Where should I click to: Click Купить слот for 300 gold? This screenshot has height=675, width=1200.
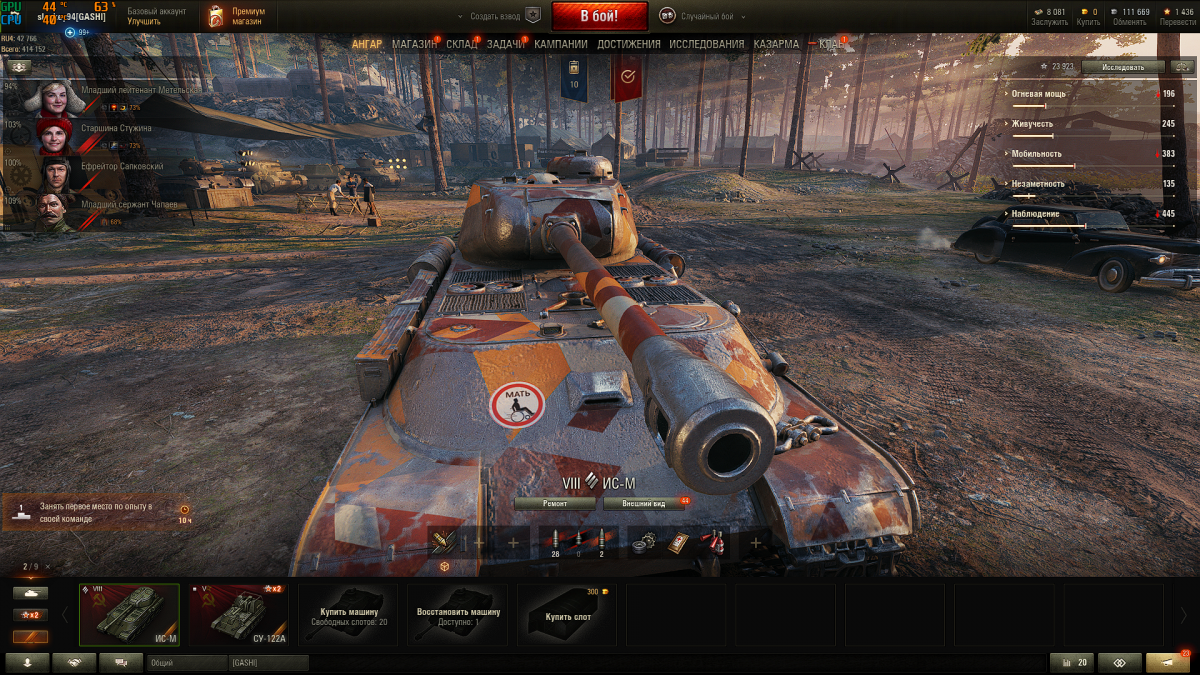click(x=567, y=615)
